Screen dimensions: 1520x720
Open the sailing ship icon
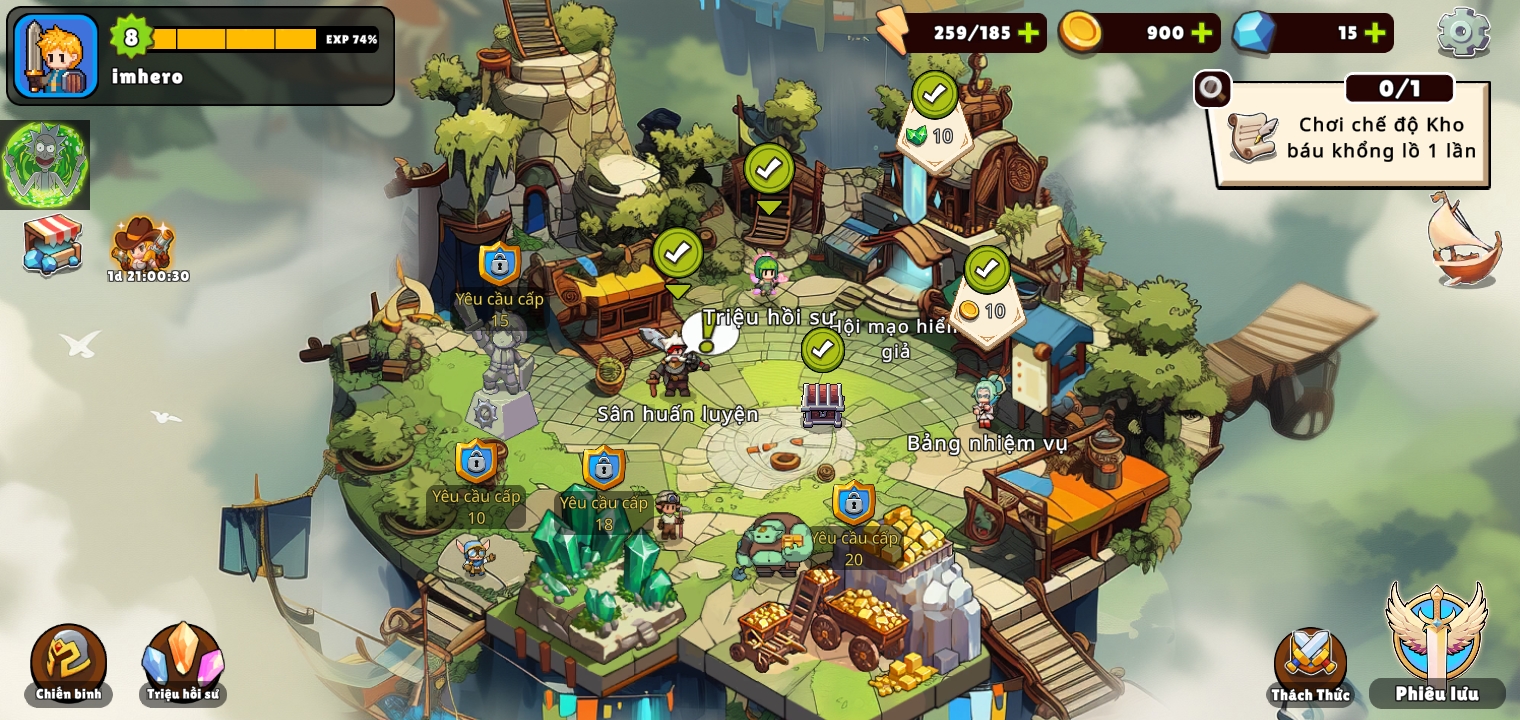[x=1464, y=241]
